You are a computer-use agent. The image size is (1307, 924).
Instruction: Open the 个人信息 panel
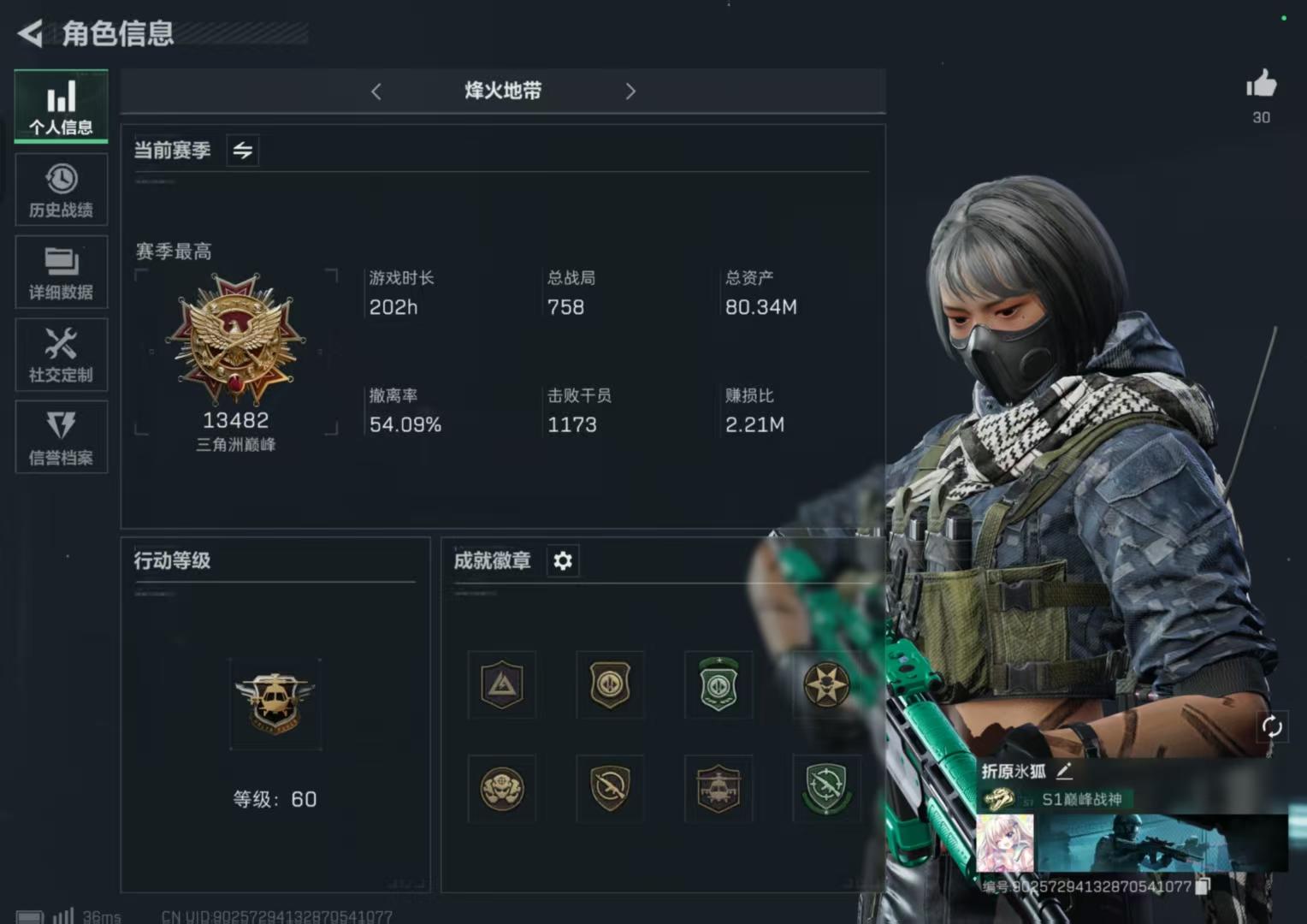[61, 104]
